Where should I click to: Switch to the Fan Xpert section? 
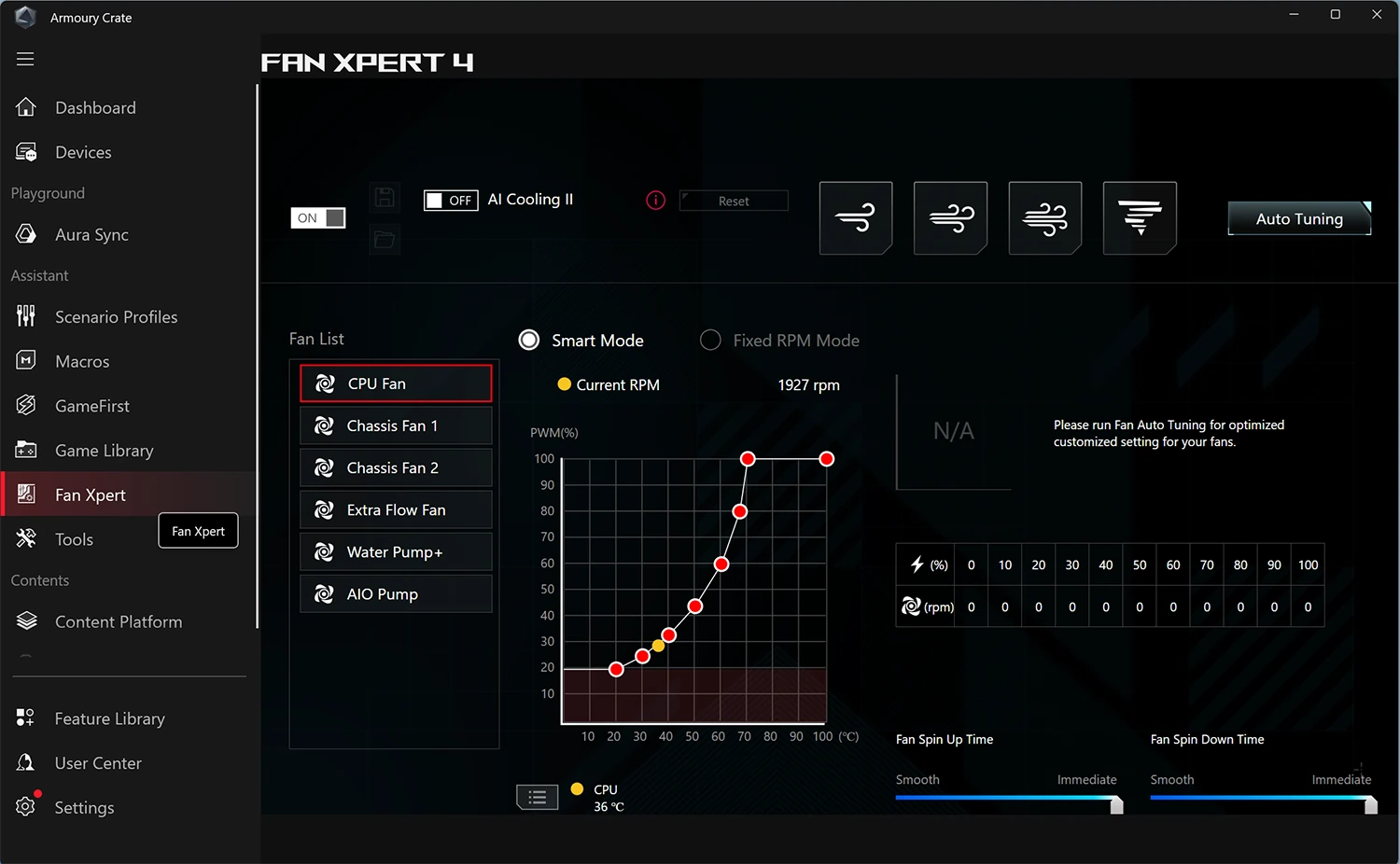click(x=90, y=495)
